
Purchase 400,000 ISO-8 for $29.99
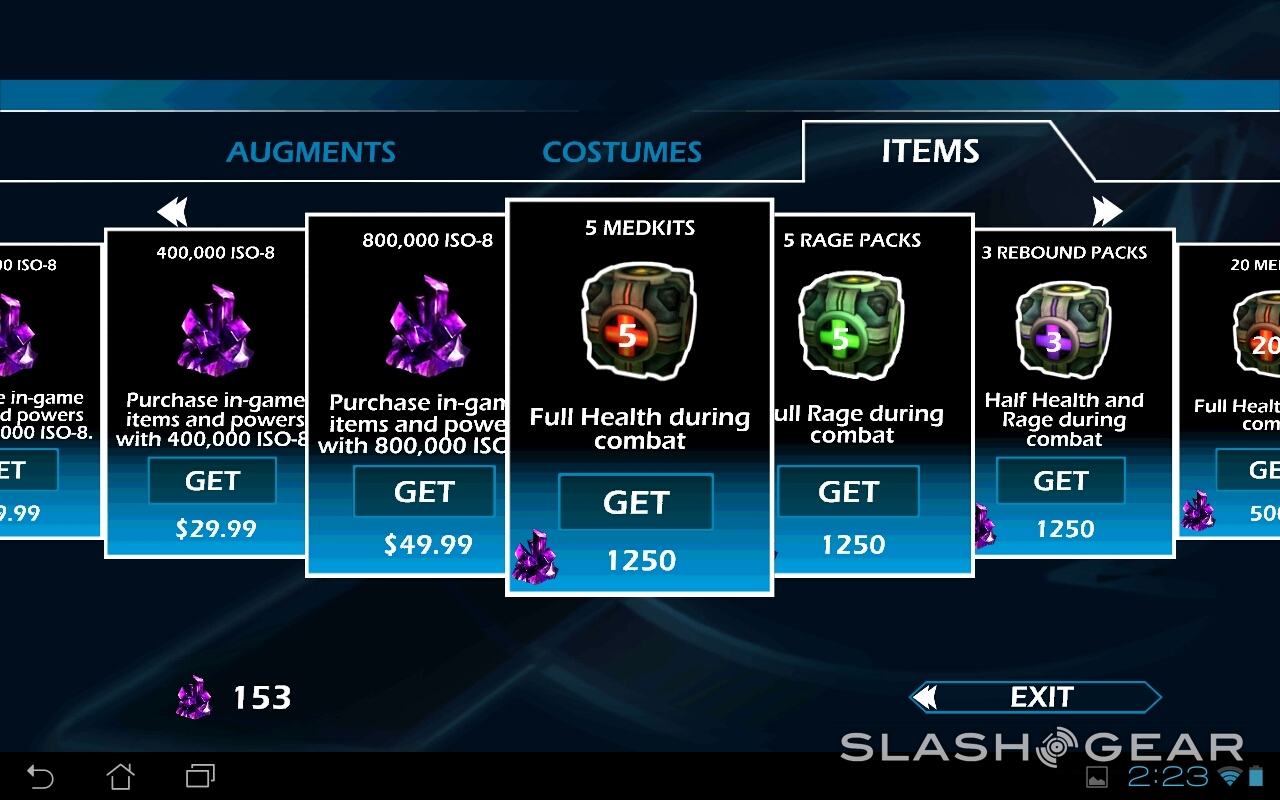(x=212, y=481)
